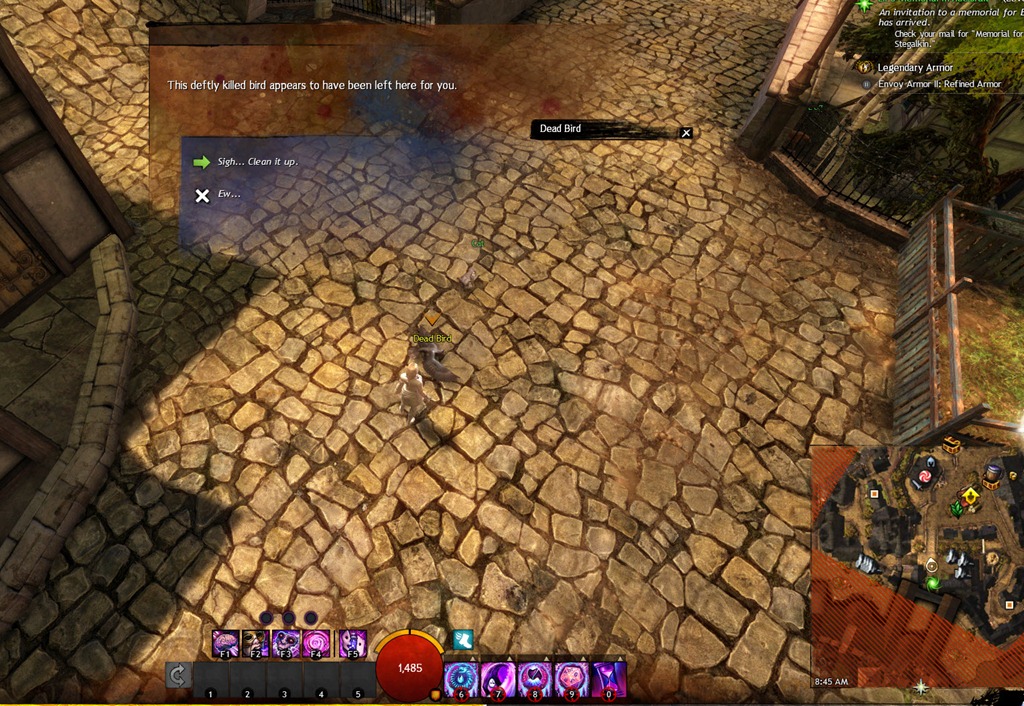The height and width of the screenshot is (706, 1024).
Task: Activate the F1 brain shatter skill
Action: pos(226,643)
